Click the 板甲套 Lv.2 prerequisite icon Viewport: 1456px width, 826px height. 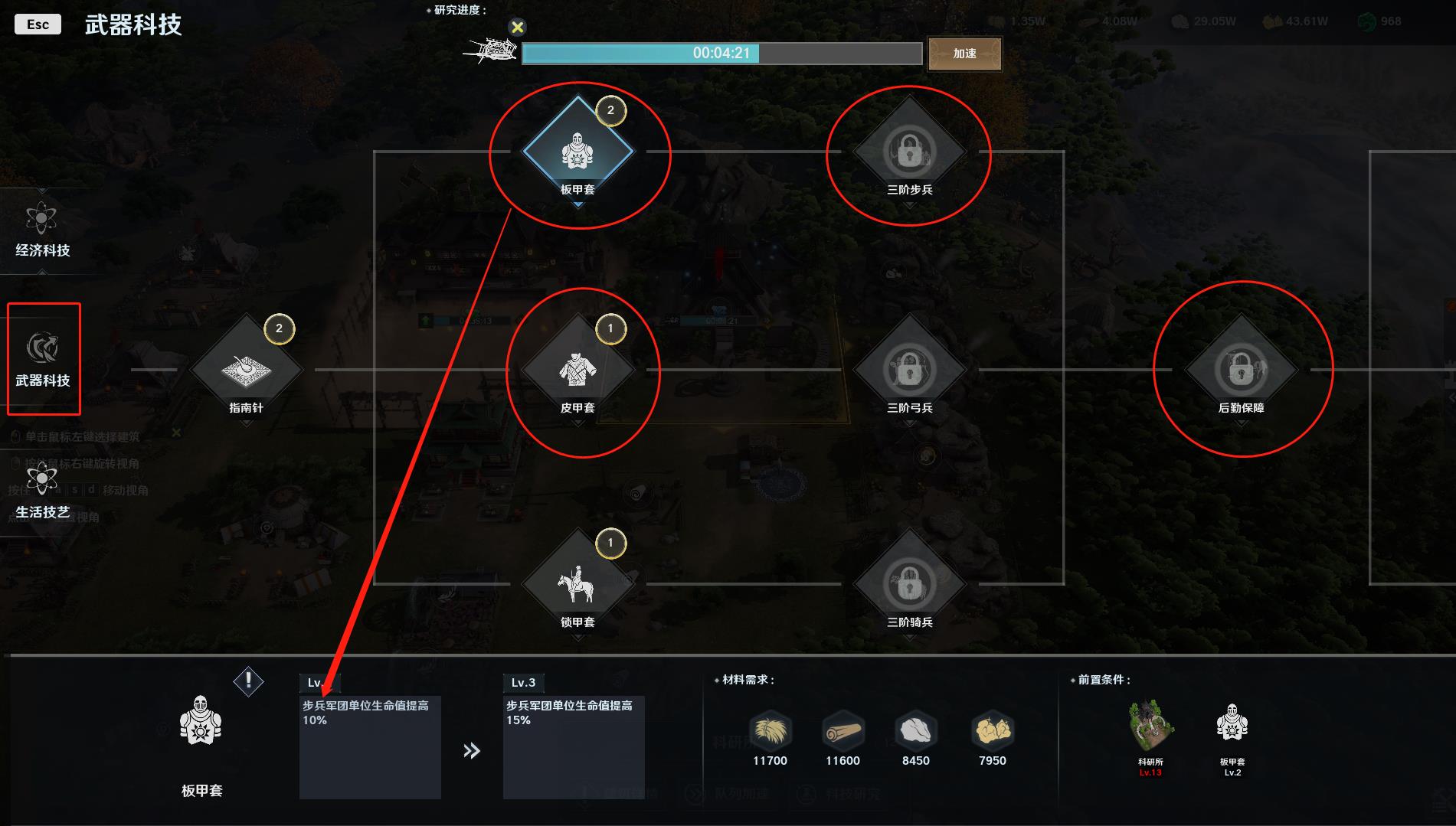pos(1232,724)
